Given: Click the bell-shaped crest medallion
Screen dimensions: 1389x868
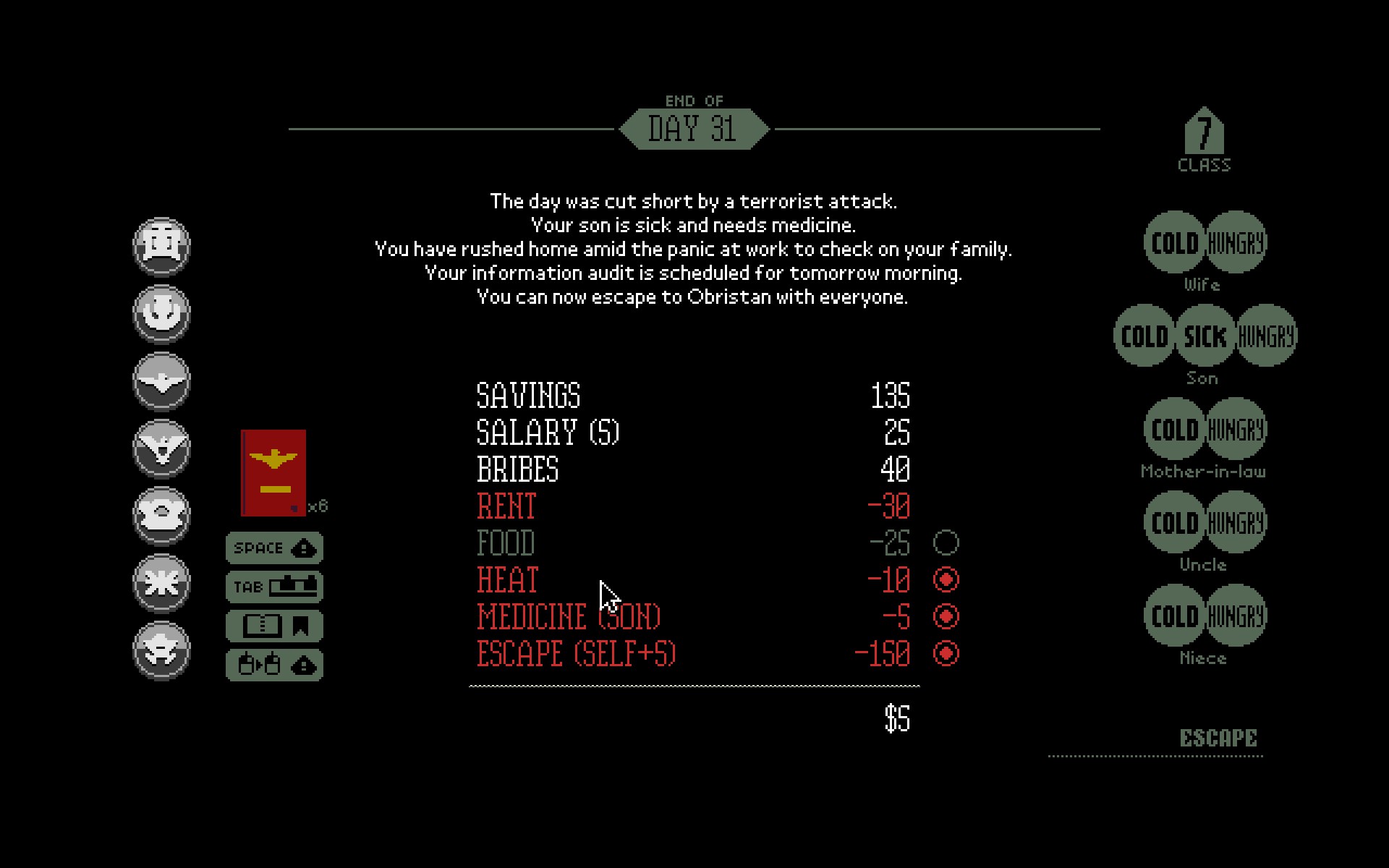Looking at the screenshot, I should coord(162,516).
